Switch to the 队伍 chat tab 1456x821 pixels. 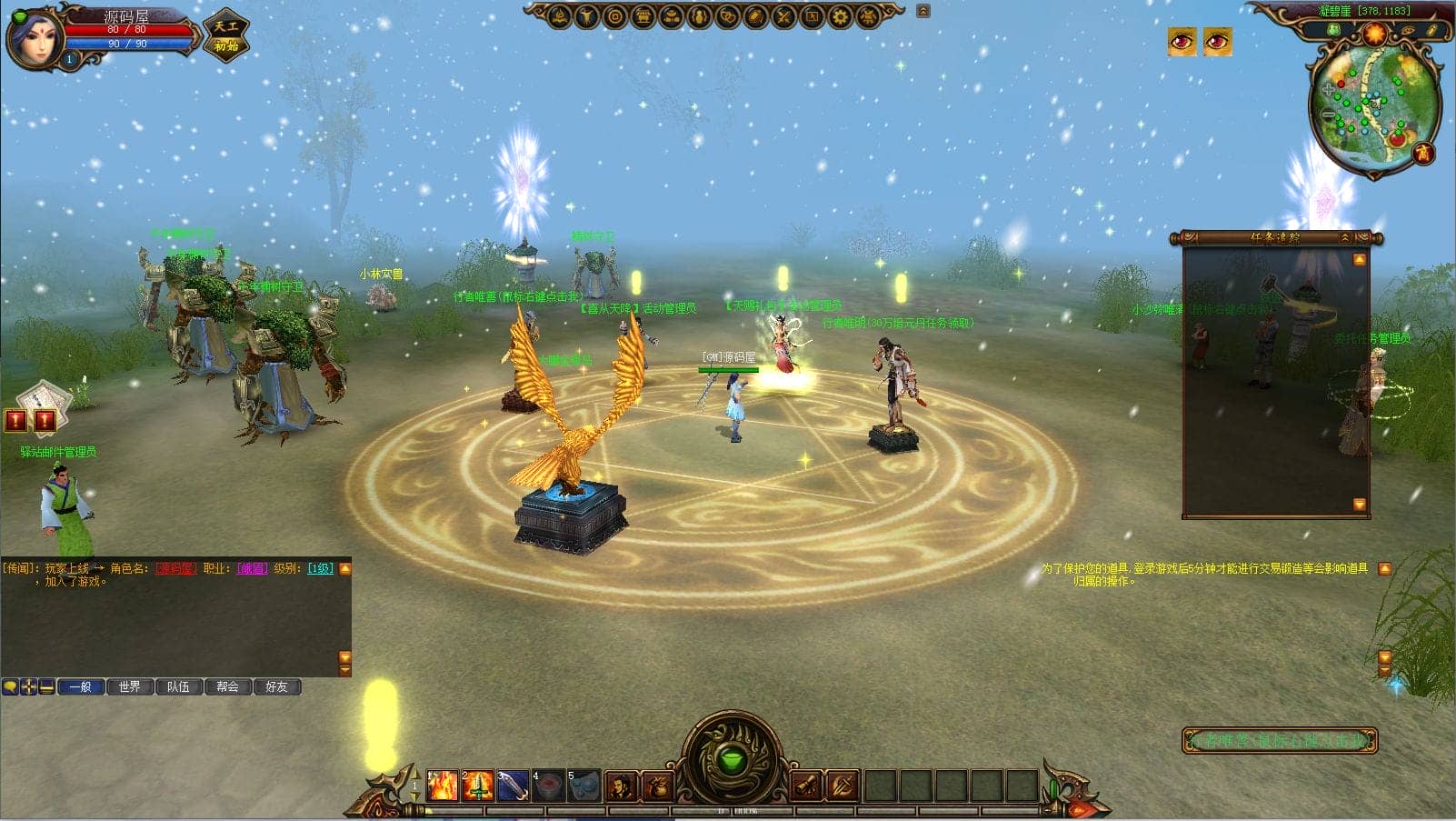[x=178, y=686]
